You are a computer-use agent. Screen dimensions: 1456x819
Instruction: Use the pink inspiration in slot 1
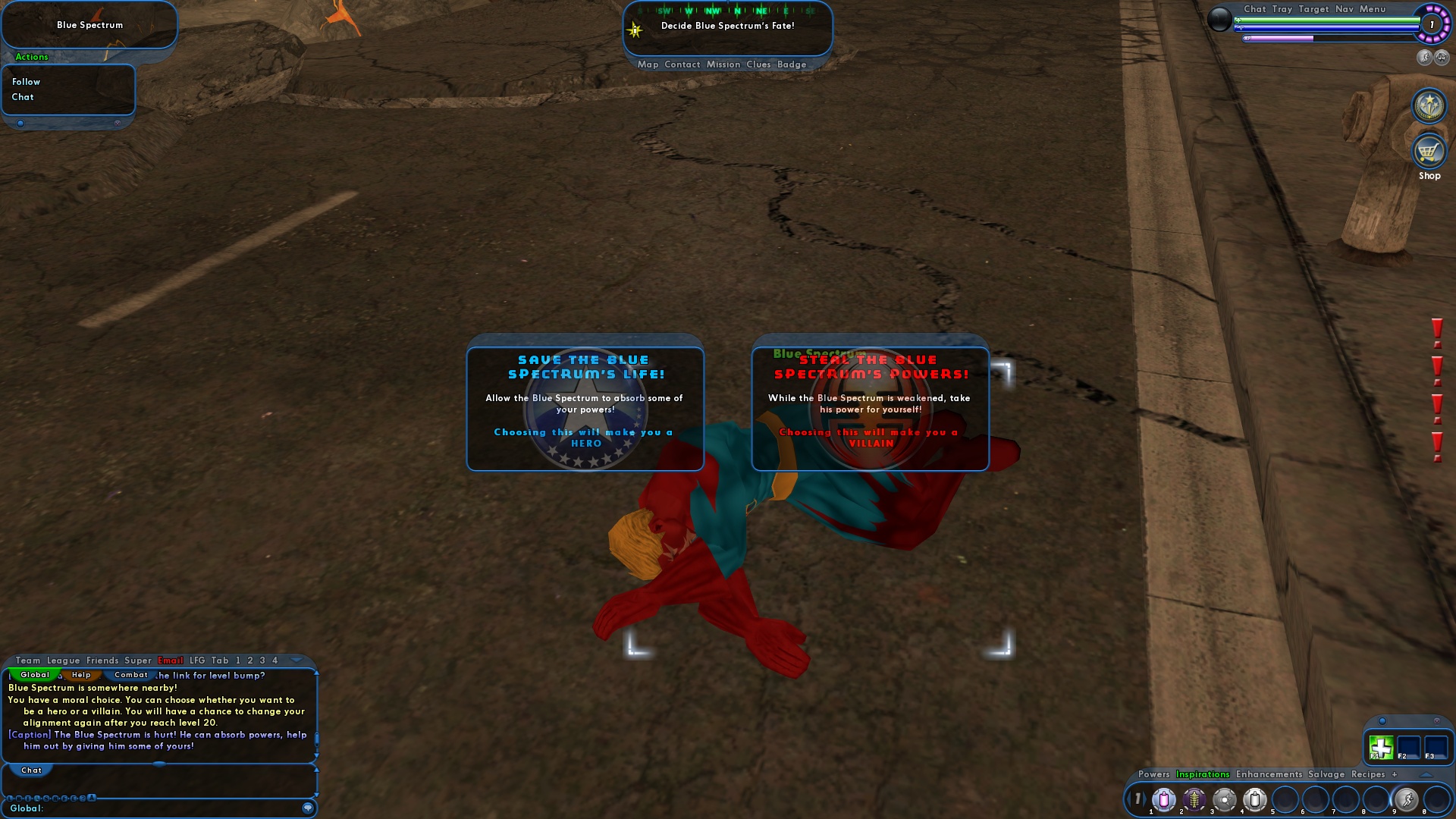1164,799
